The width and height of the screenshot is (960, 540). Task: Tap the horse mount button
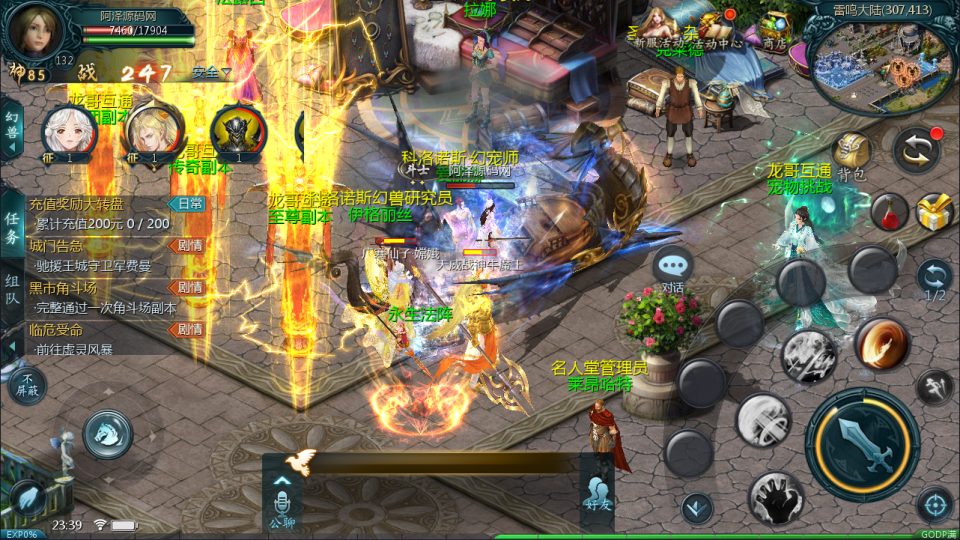pyautogui.click(x=107, y=432)
